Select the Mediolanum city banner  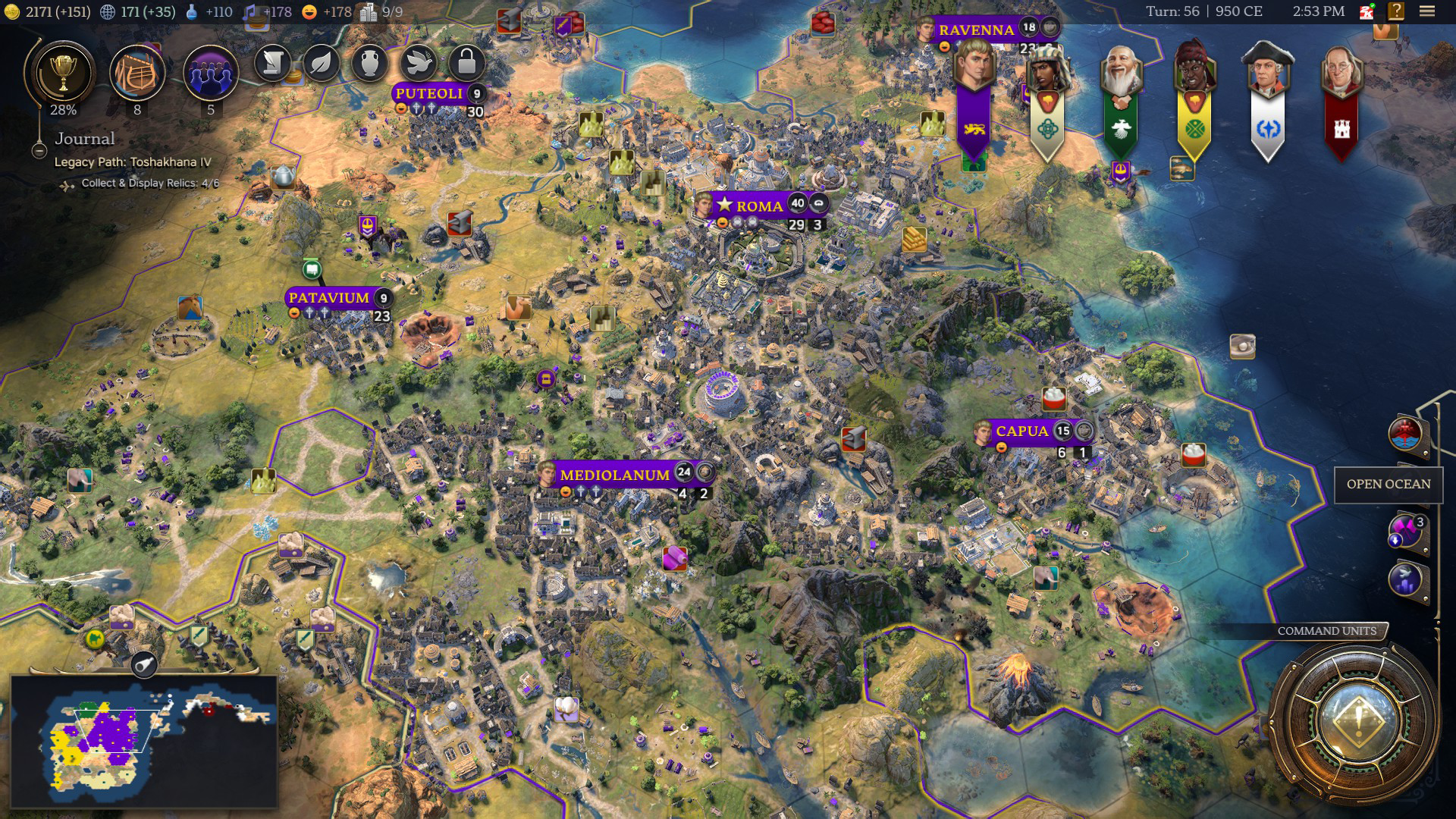(x=614, y=475)
